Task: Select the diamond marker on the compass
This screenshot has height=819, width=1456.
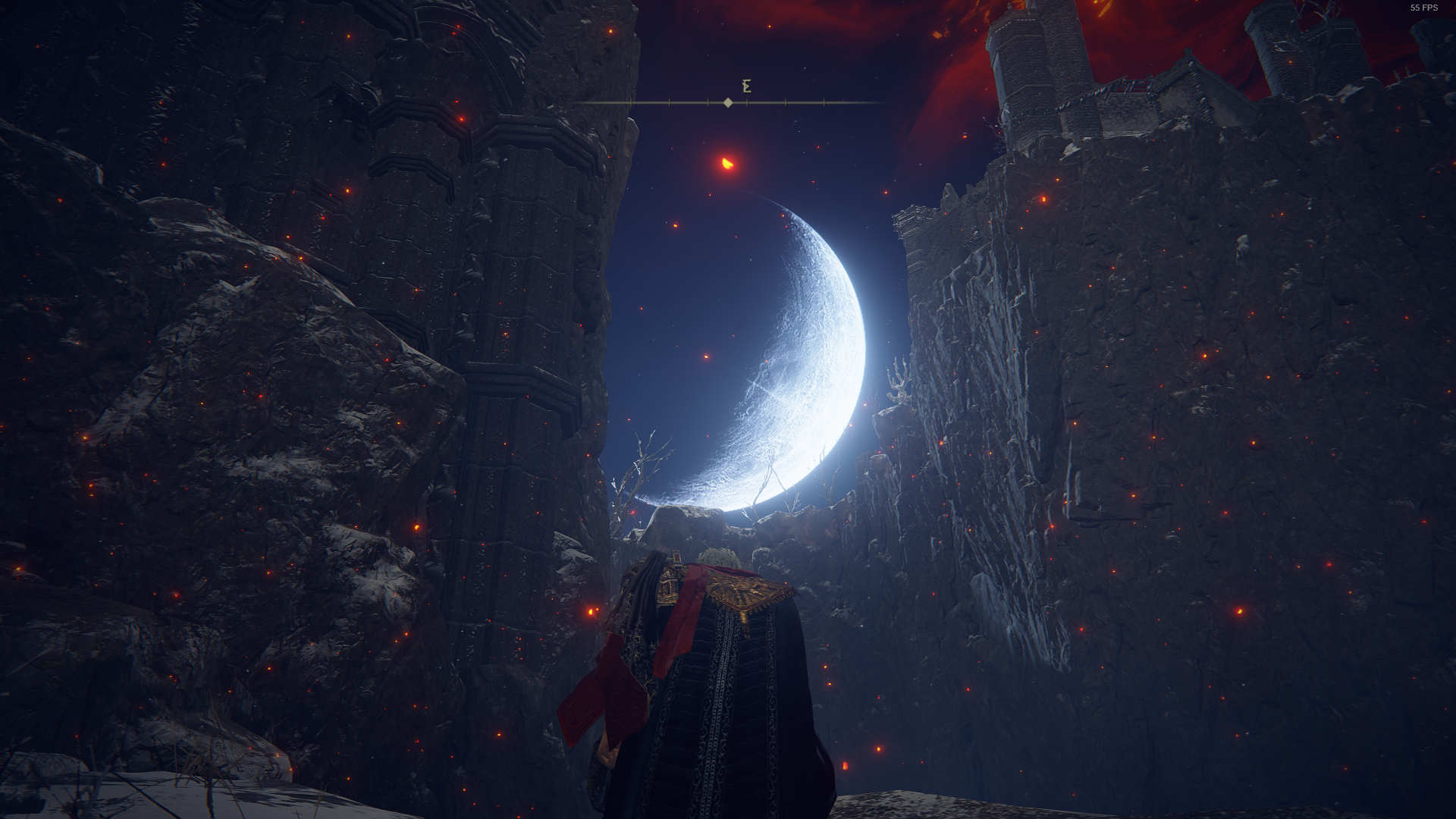Action: pyautogui.click(x=728, y=102)
